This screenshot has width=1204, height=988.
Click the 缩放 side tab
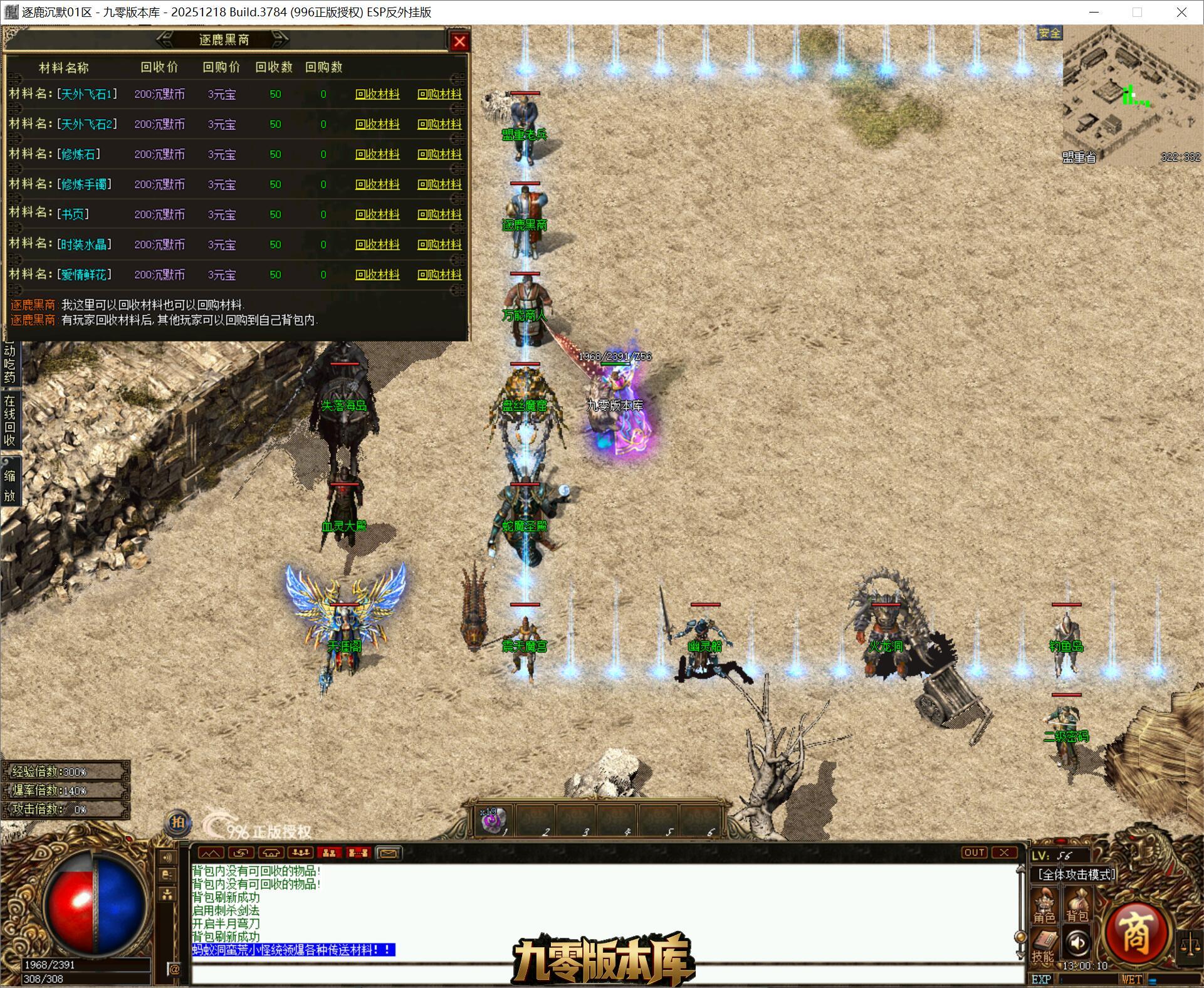click(9, 486)
